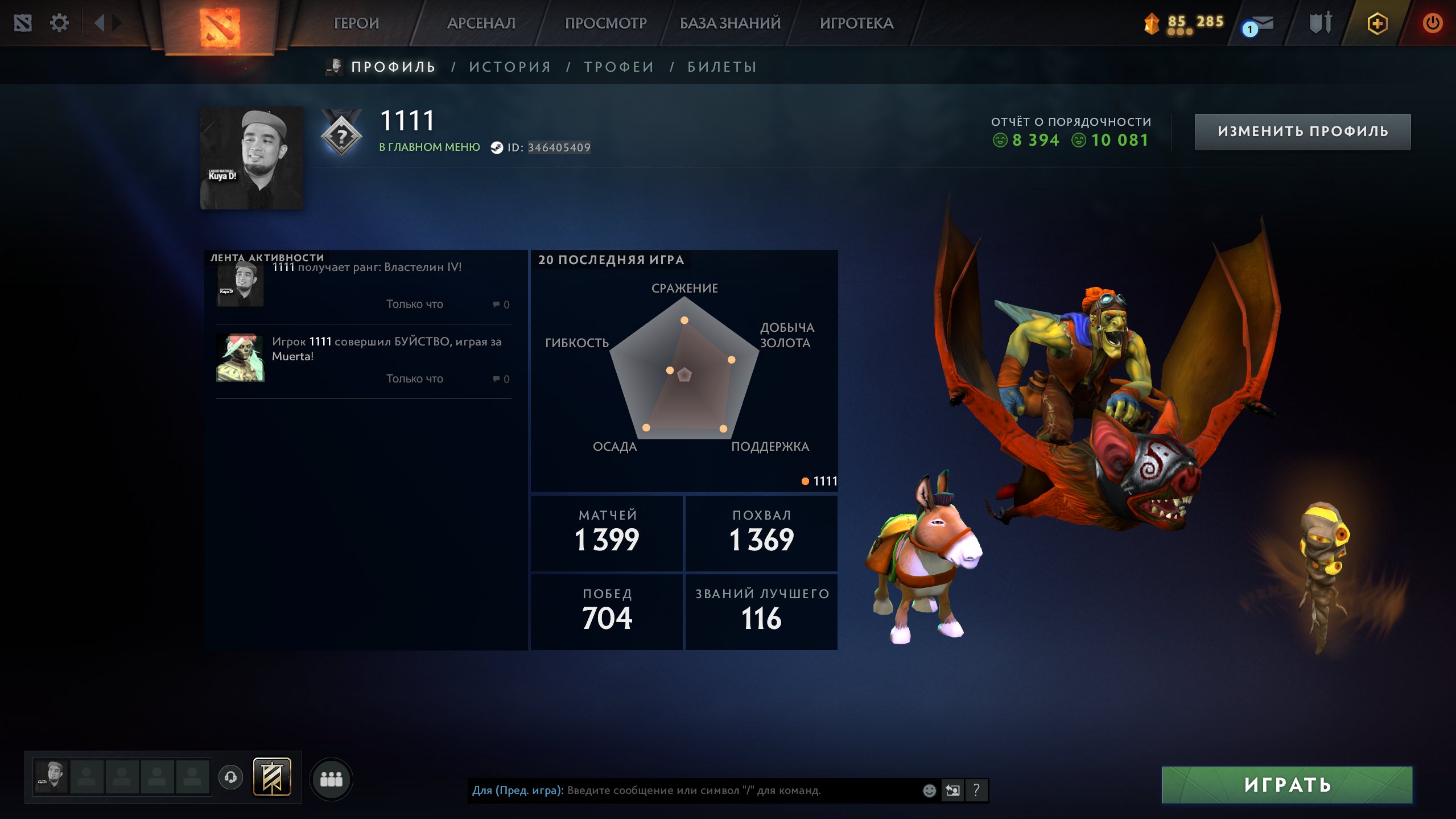The height and width of the screenshot is (819, 1456).
Task: Open the chat help question mark
Action: [x=976, y=791]
